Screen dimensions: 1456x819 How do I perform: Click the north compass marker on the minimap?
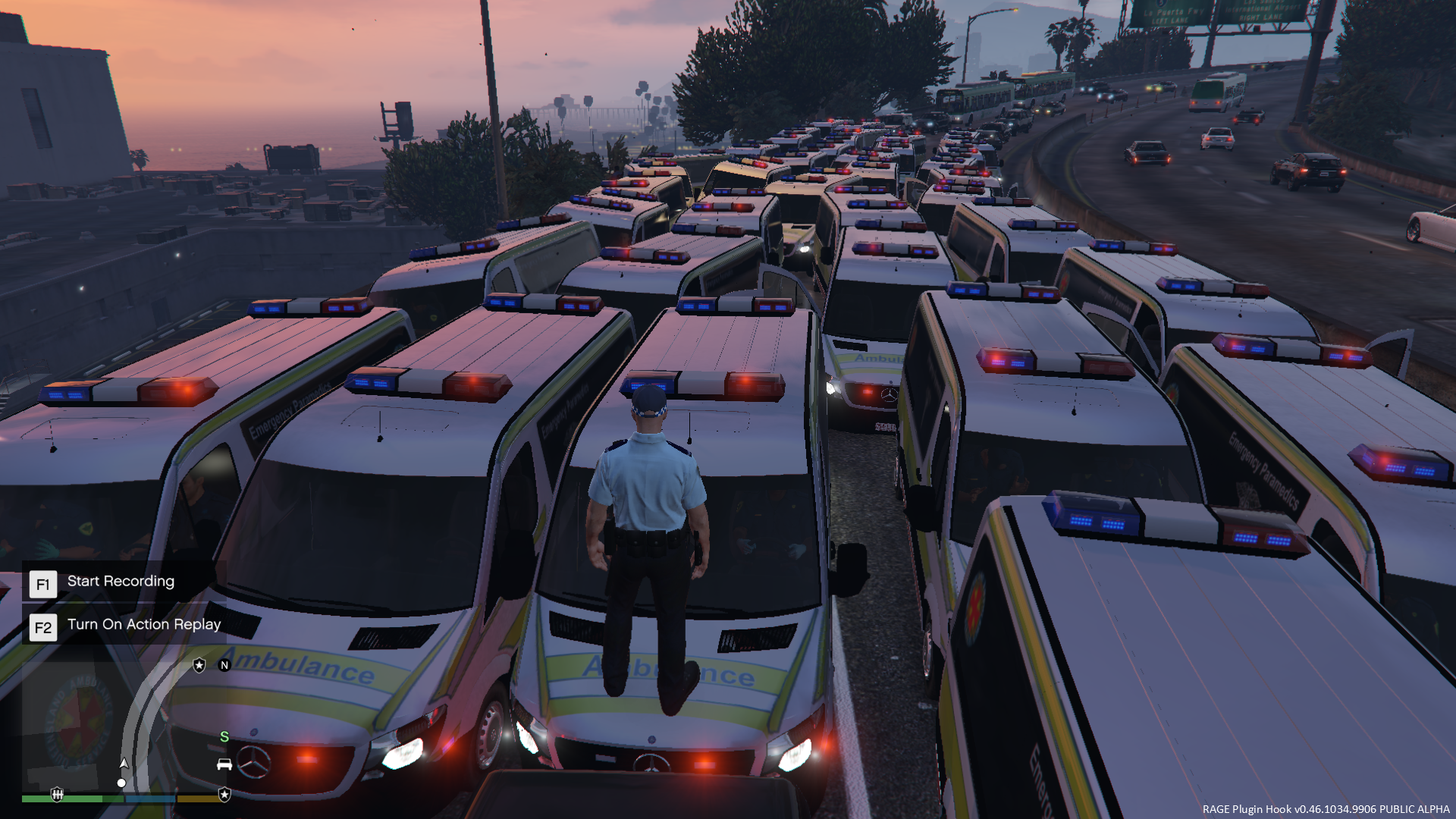coord(224,665)
